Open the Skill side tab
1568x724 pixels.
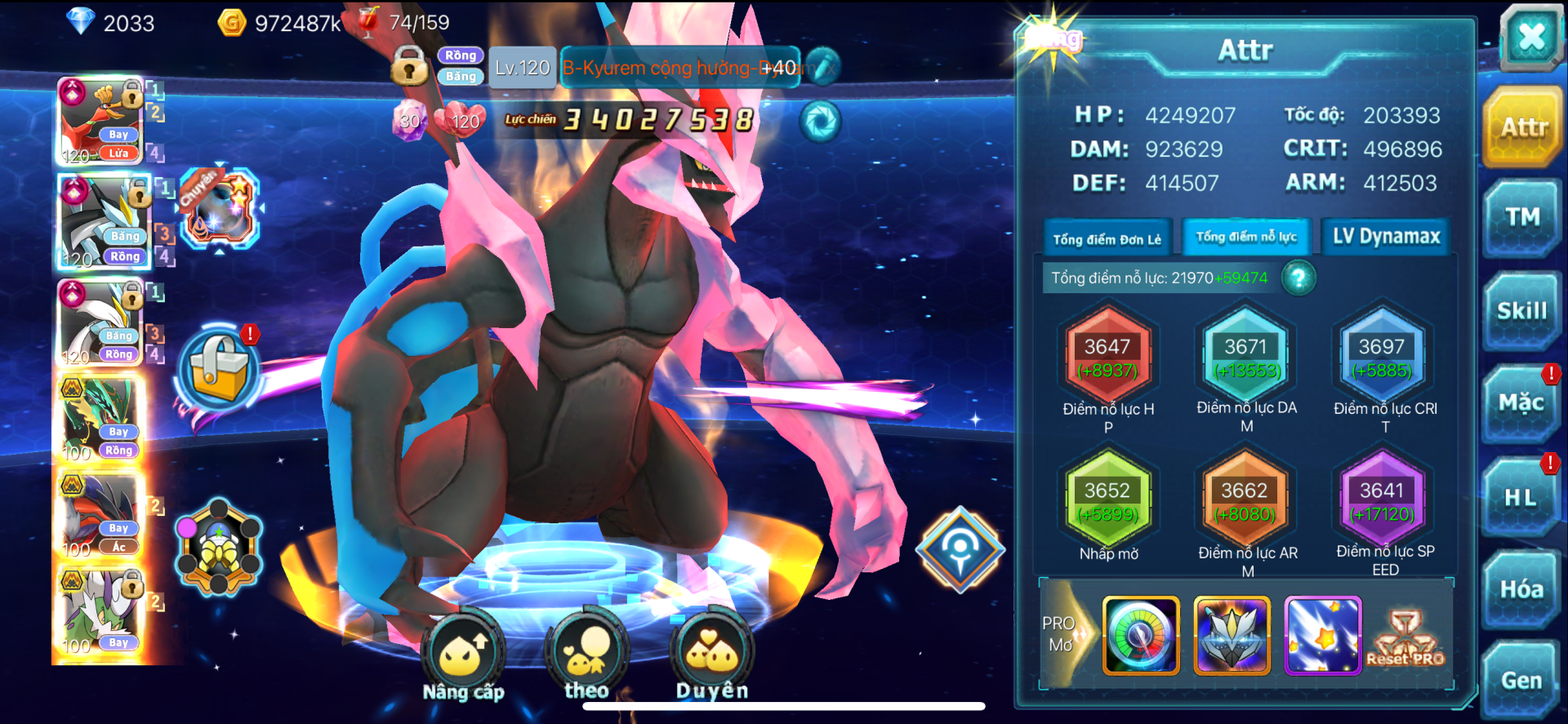[1522, 311]
